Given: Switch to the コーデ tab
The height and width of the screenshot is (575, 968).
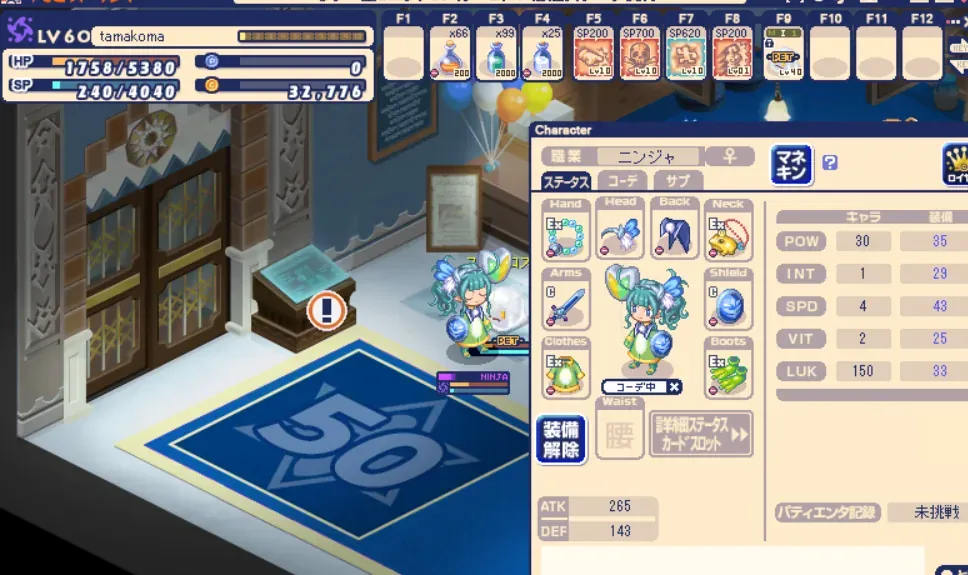Looking at the screenshot, I should (622, 182).
